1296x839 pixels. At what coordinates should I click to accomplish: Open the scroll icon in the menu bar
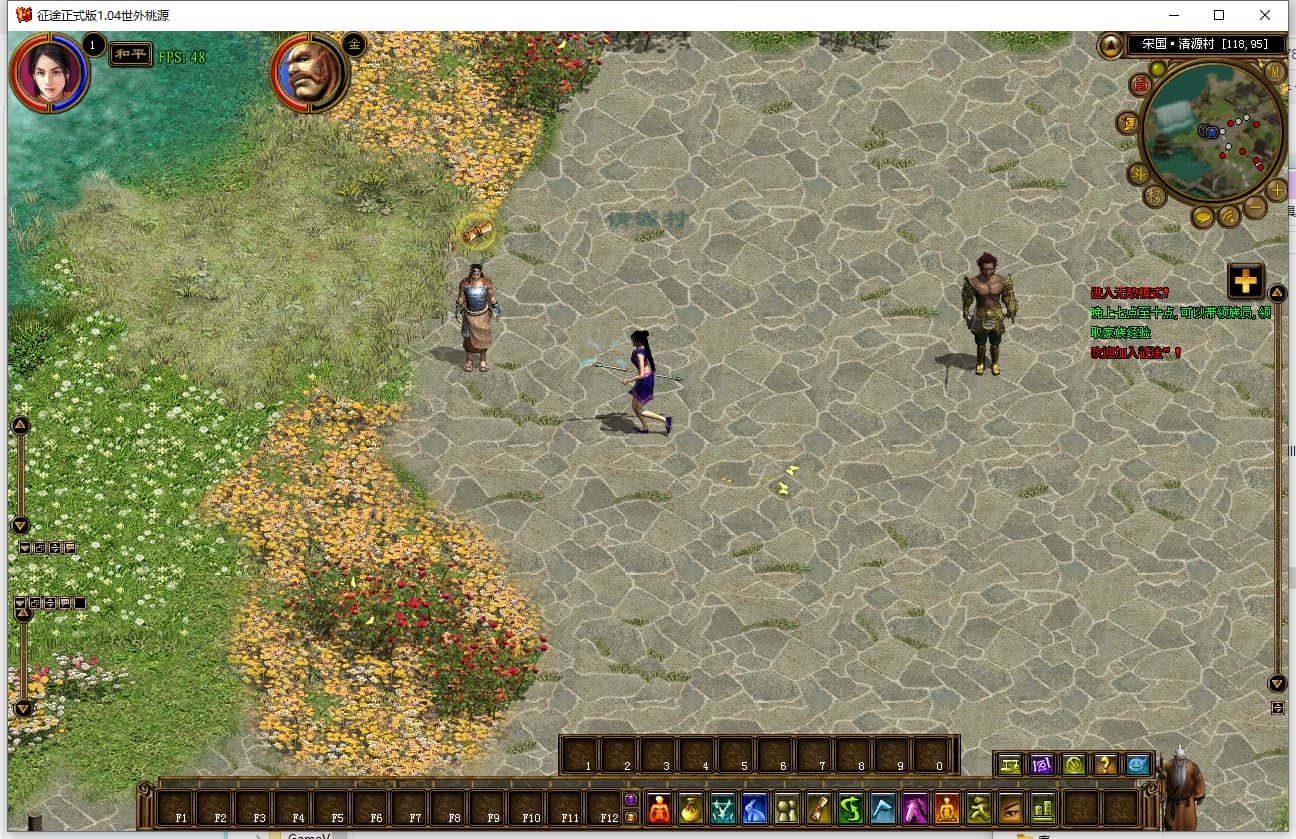point(819,808)
